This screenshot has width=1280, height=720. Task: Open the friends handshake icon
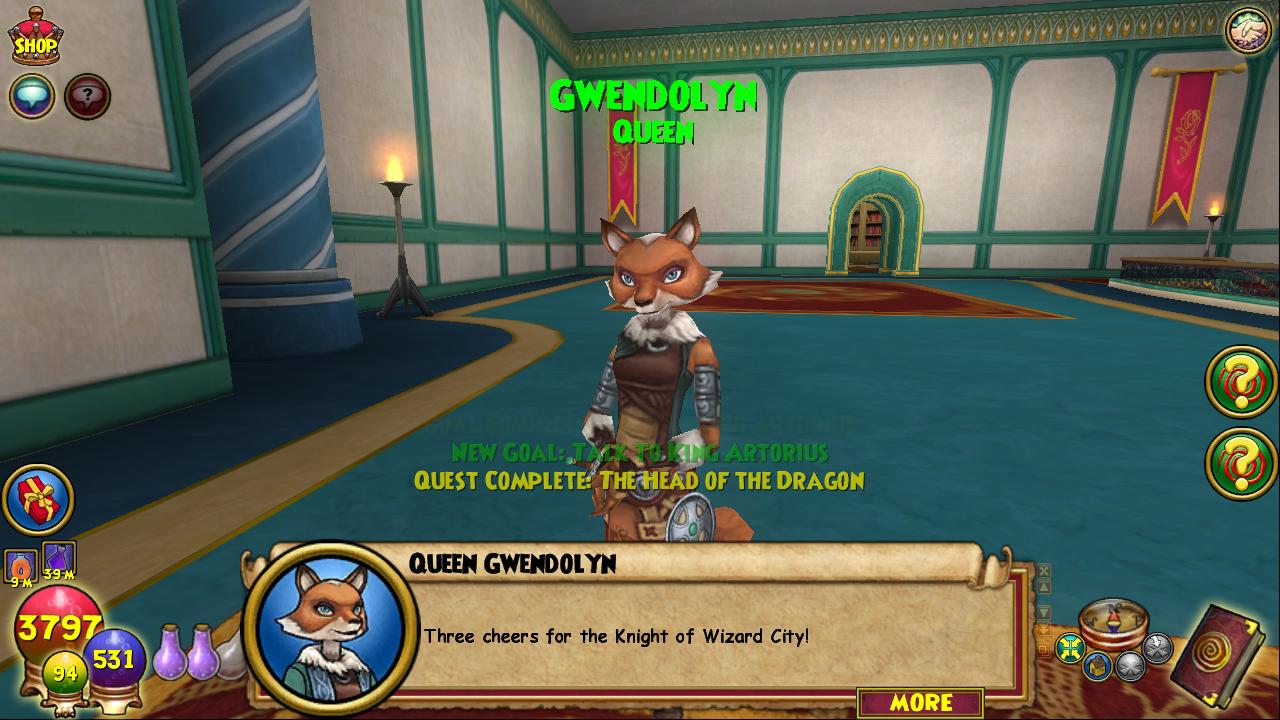click(1247, 31)
